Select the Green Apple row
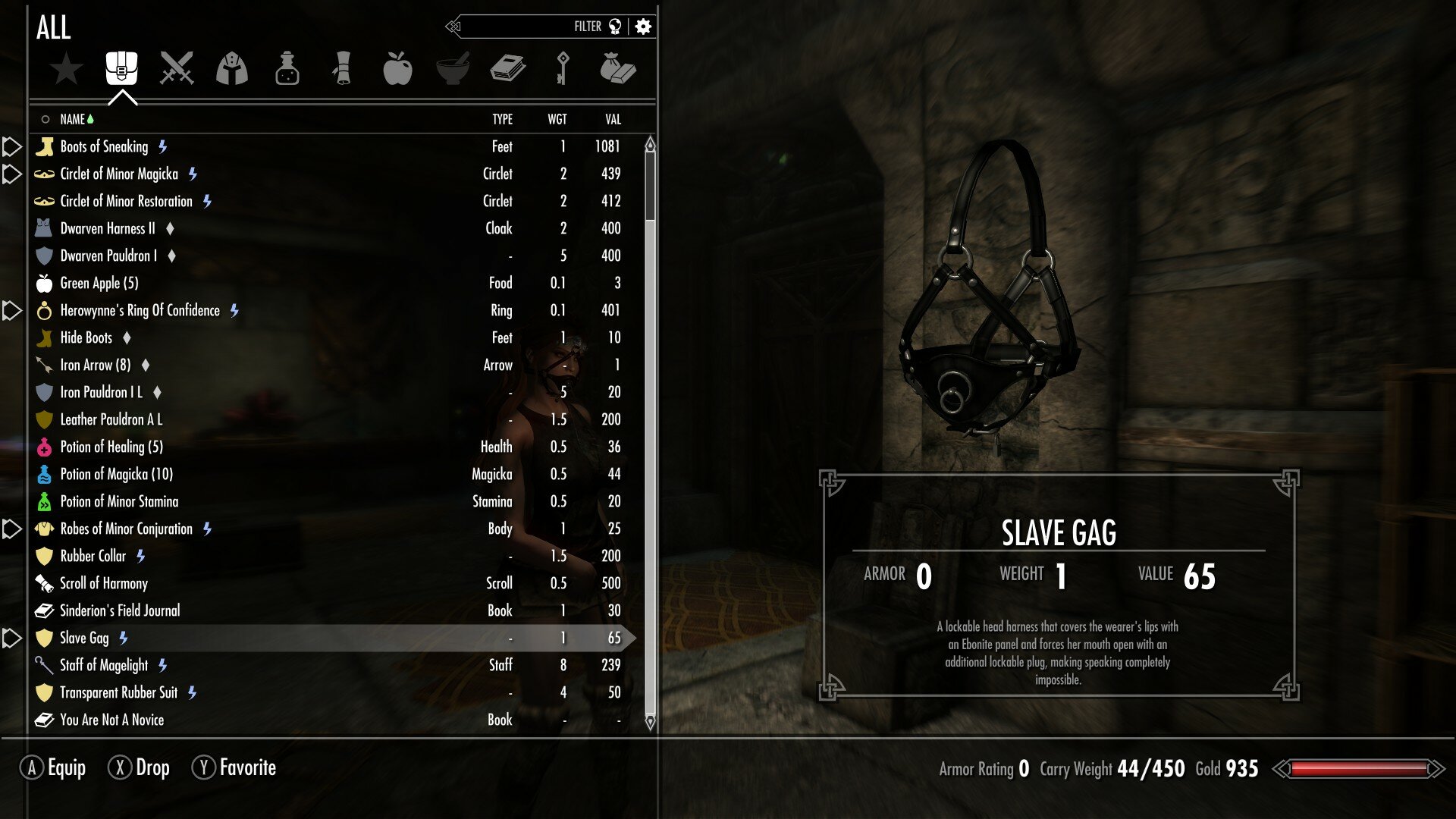Screen dimensions: 1456x819 click(99, 283)
